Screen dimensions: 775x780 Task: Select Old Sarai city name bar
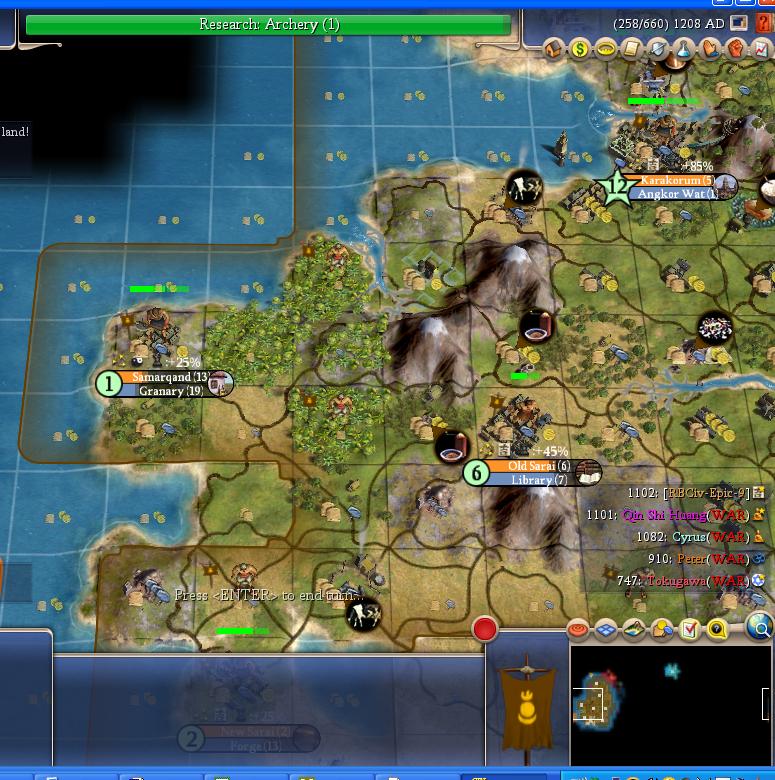(x=537, y=467)
